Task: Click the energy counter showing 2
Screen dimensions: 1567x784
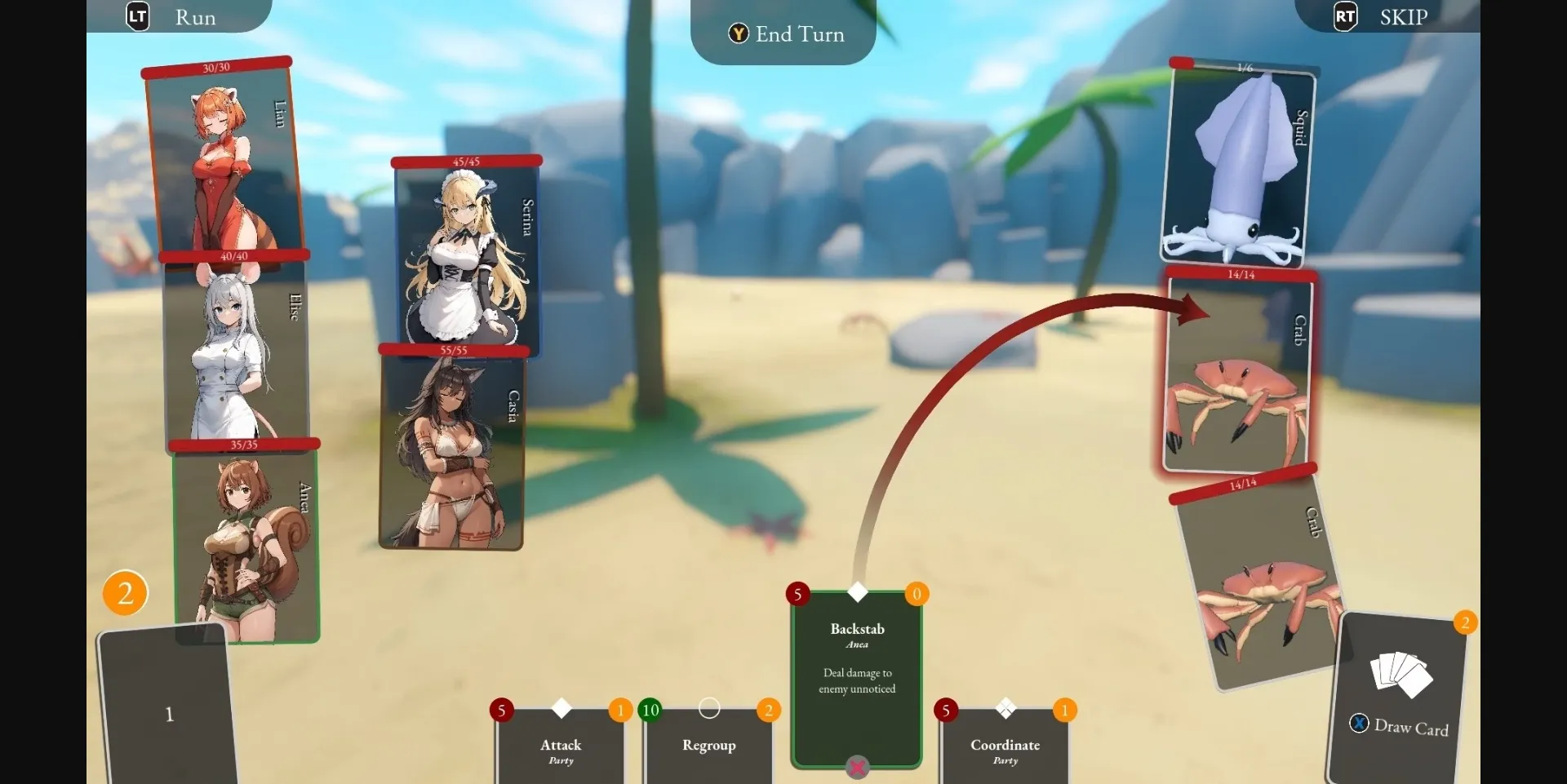Action: (x=124, y=593)
